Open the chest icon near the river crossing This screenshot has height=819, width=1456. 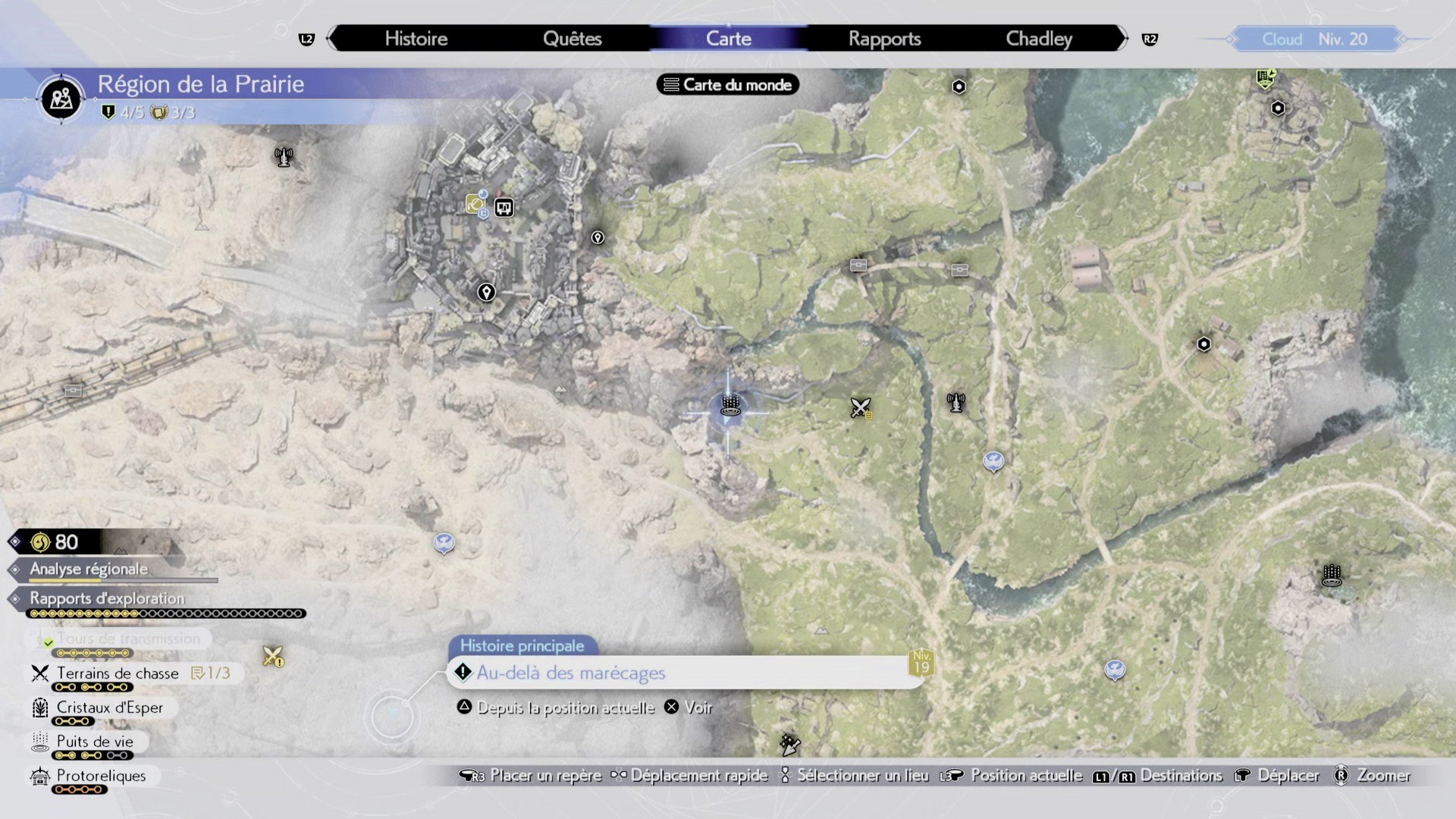pos(858,266)
